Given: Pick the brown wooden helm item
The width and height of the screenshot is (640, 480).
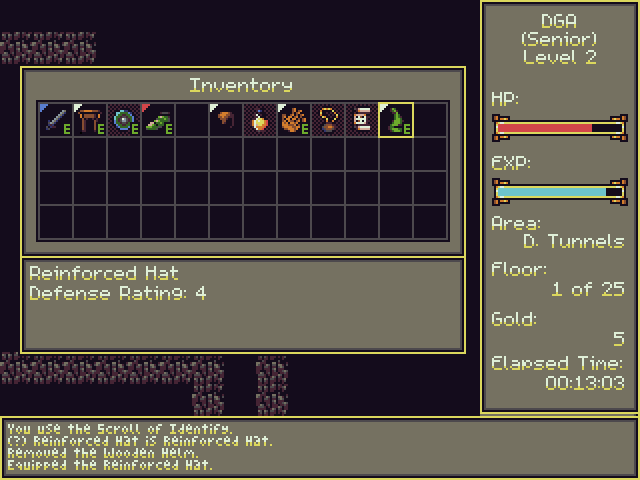Looking at the screenshot, I should pyautogui.click(x=225, y=120).
